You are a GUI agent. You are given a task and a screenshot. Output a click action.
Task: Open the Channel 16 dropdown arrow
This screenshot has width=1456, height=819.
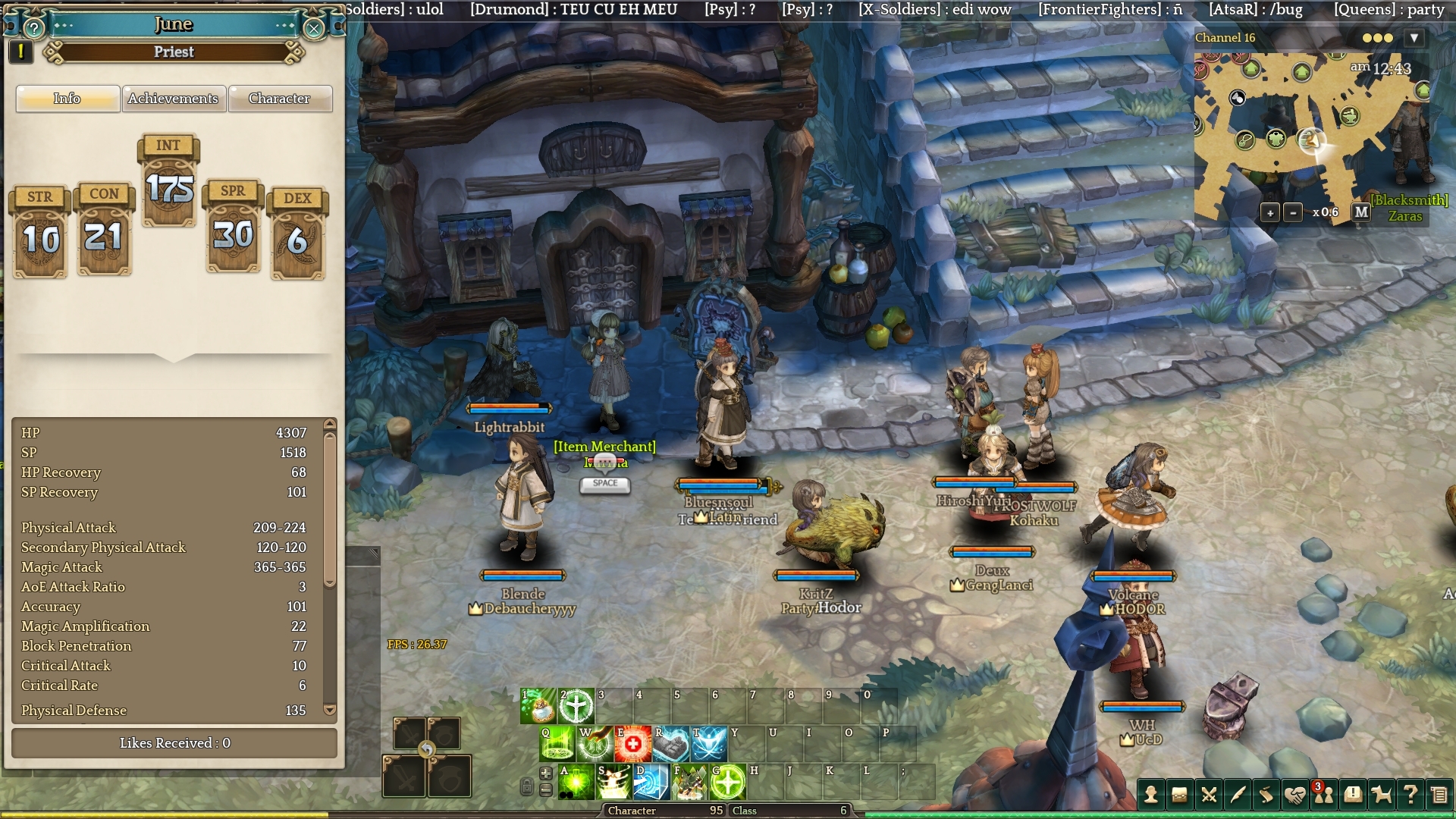(1414, 38)
